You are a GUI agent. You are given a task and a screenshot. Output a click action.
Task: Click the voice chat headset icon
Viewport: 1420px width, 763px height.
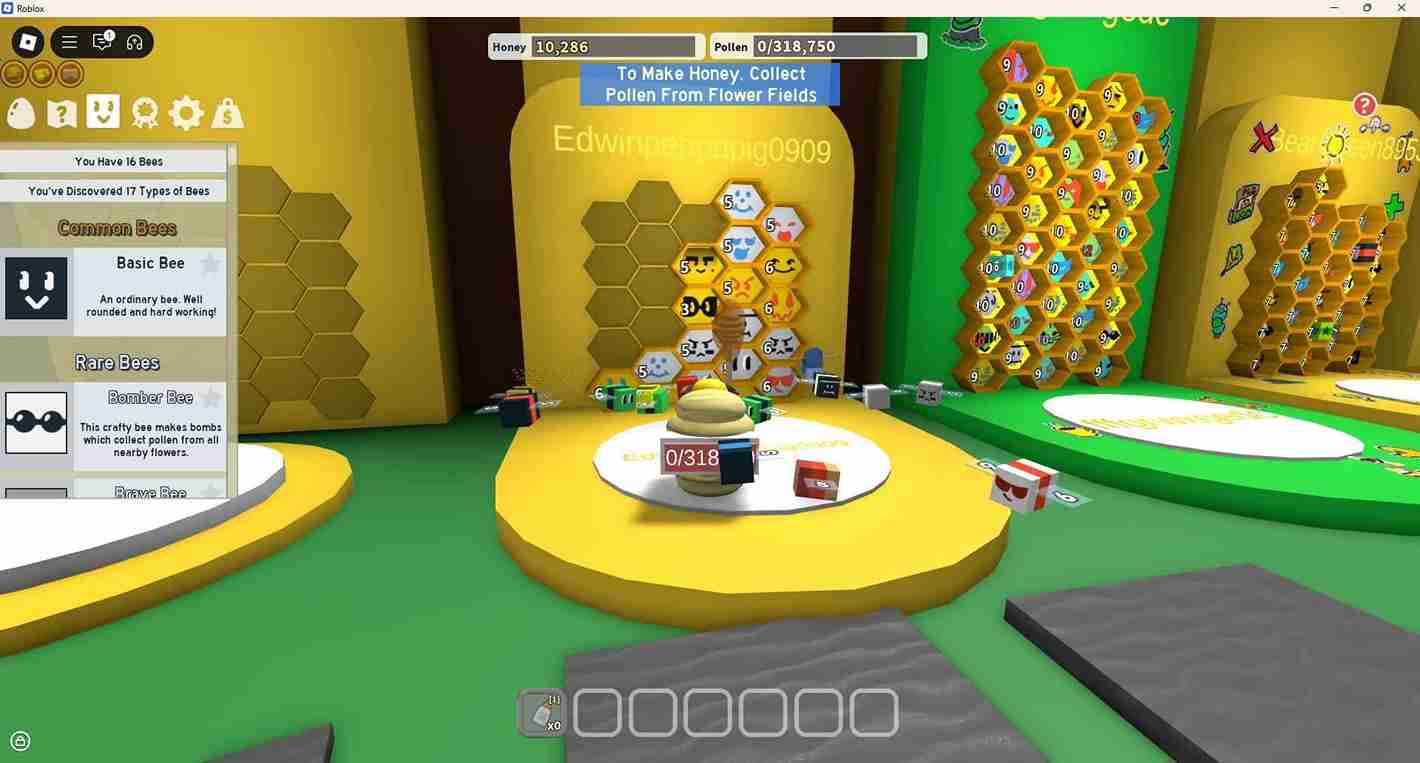(x=135, y=42)
